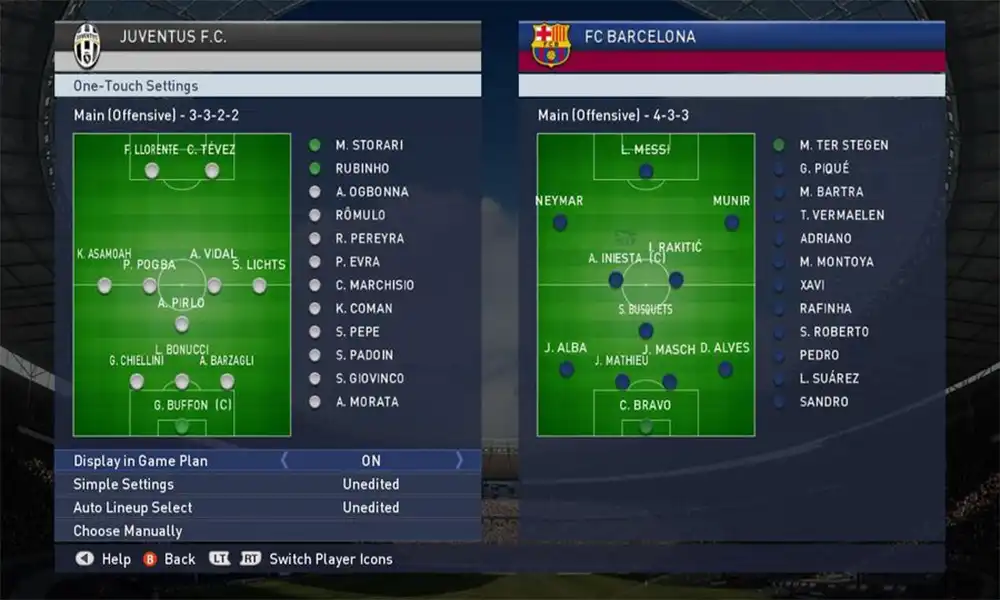
Task: Click Neymar's marker on Barcelona formation
Action: coord(560,222)
